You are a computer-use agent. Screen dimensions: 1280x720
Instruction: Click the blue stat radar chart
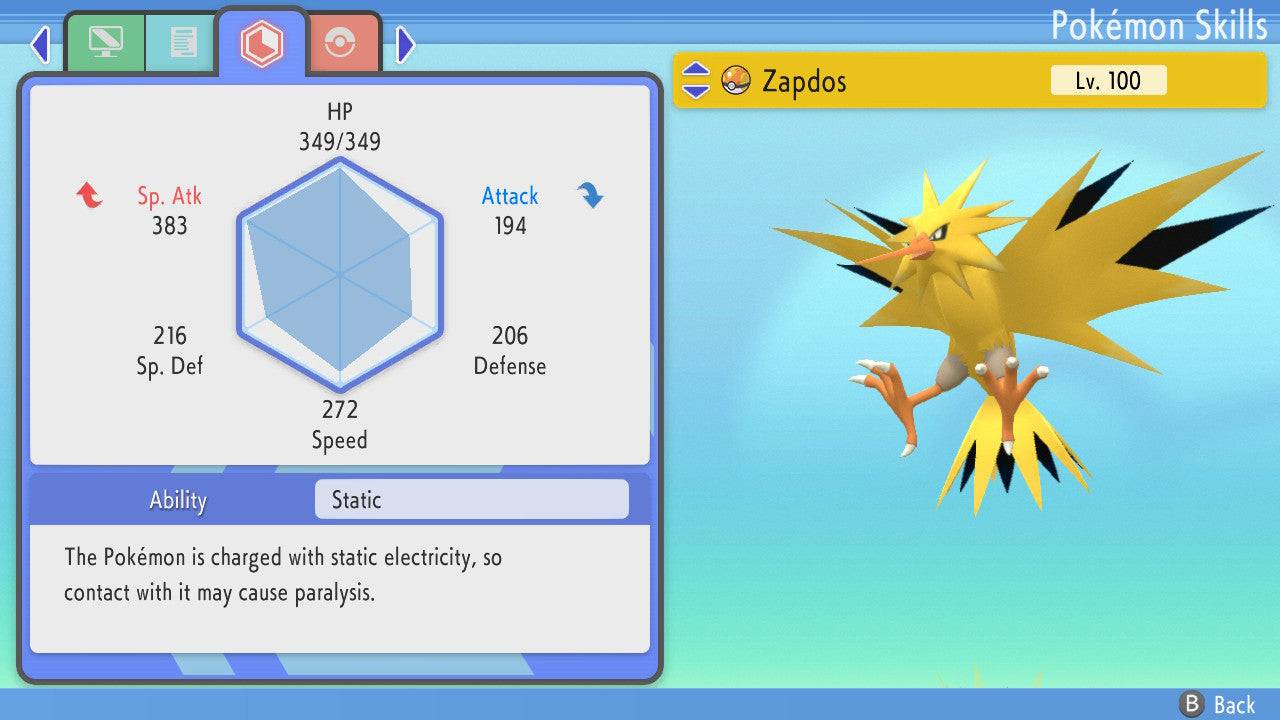click(340, 270)
